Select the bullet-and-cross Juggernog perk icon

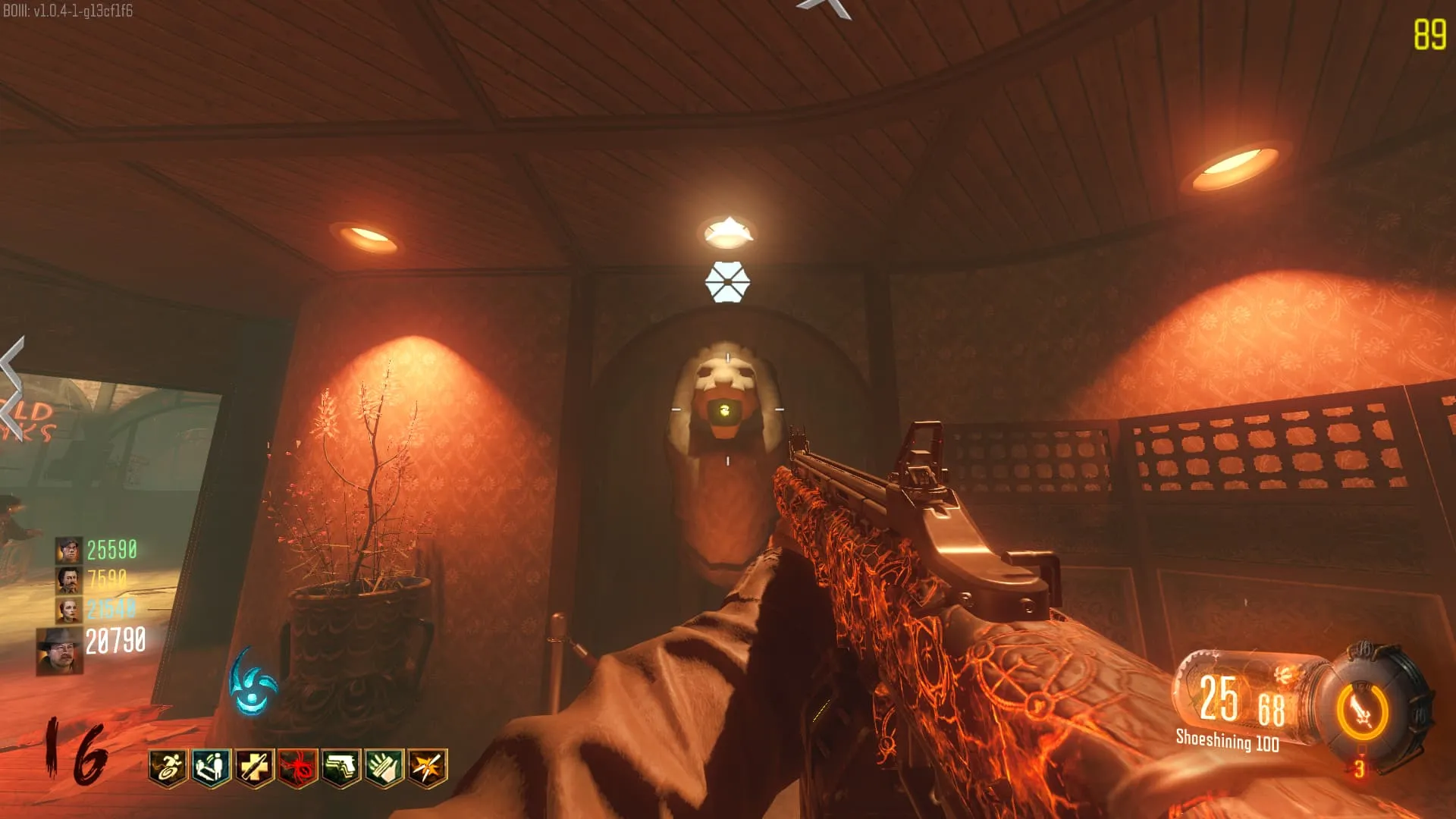254,767
